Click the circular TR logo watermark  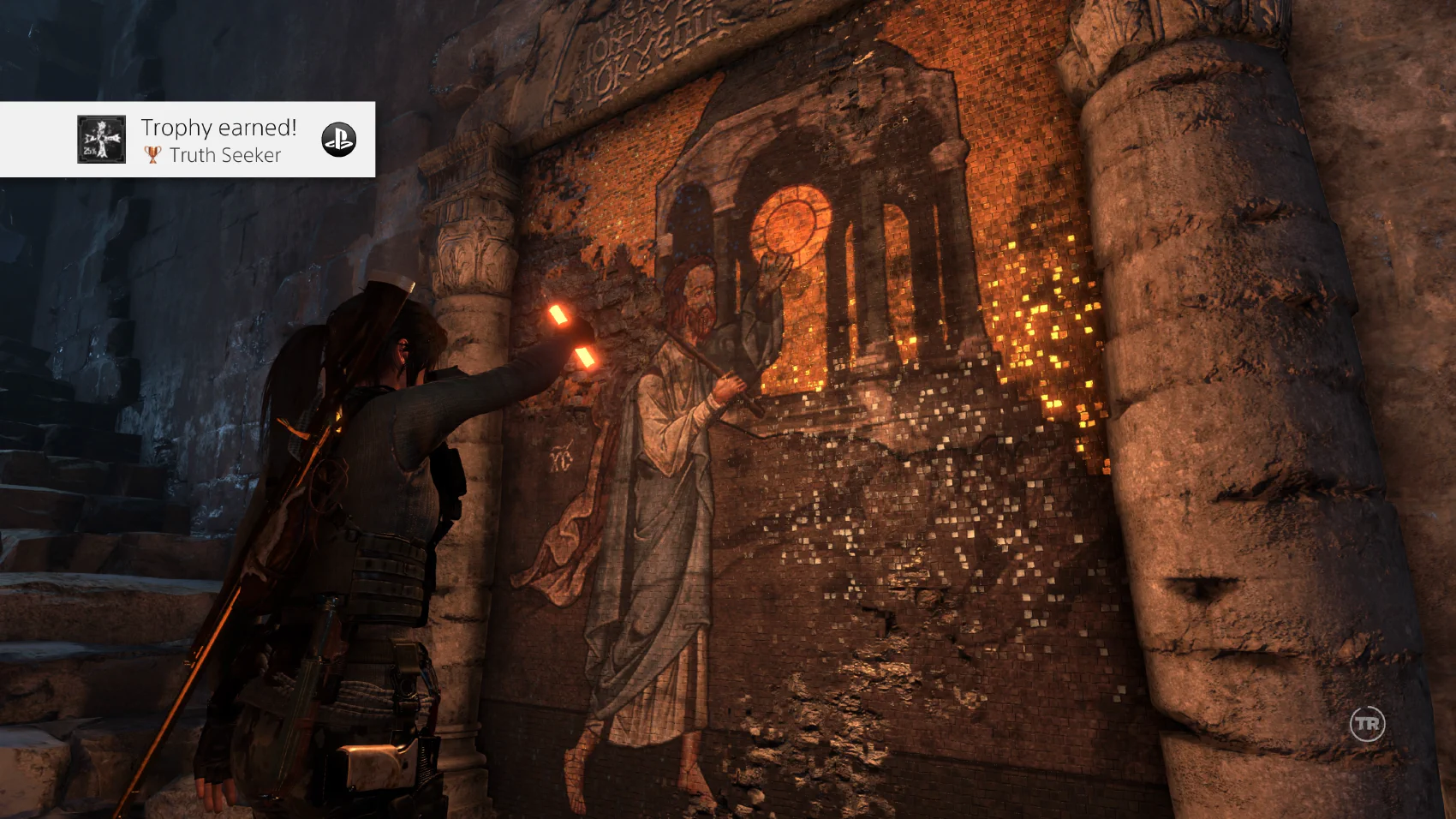click(1367, 724)
